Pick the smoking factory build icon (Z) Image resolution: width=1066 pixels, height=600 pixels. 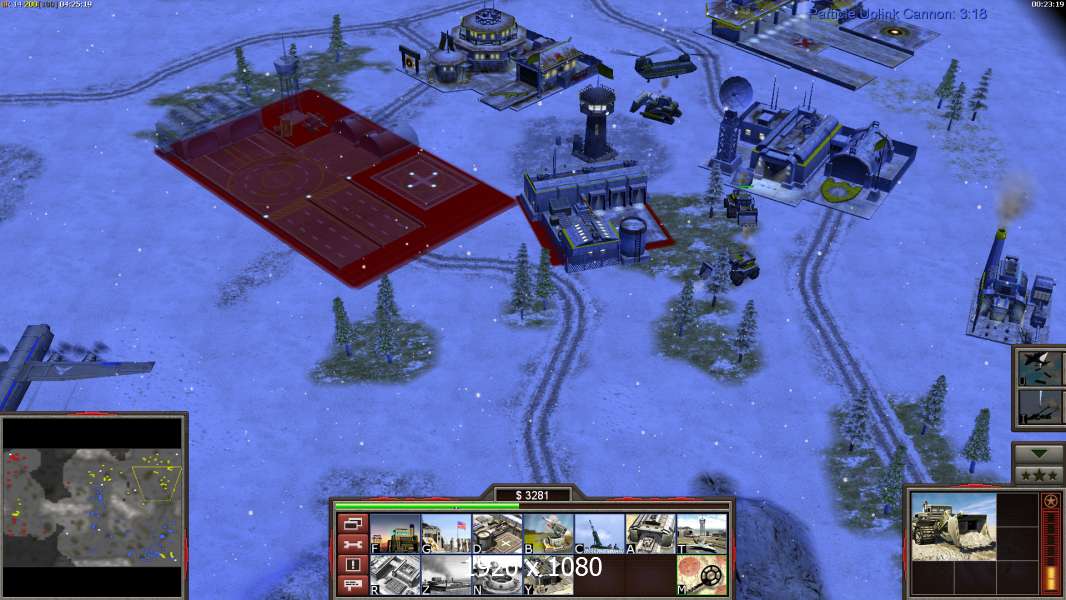(x=445, y=575)
